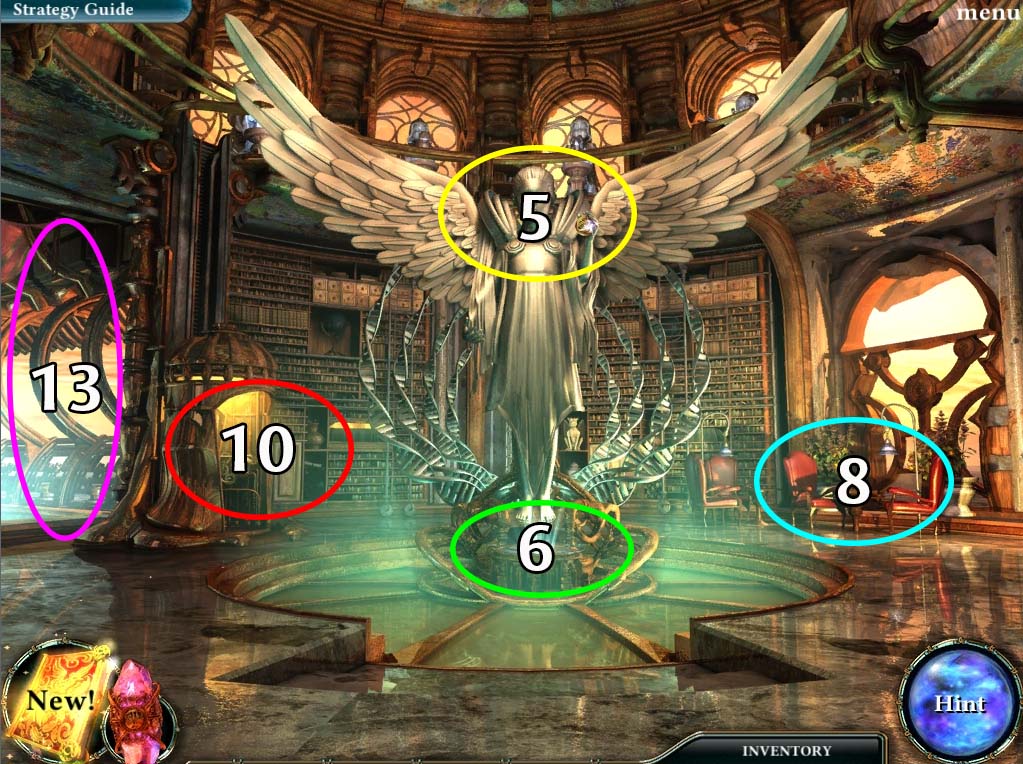Expand the Inventory panel
The height and width of the screenshot is (764, 1023).
[x=786, y=750]
